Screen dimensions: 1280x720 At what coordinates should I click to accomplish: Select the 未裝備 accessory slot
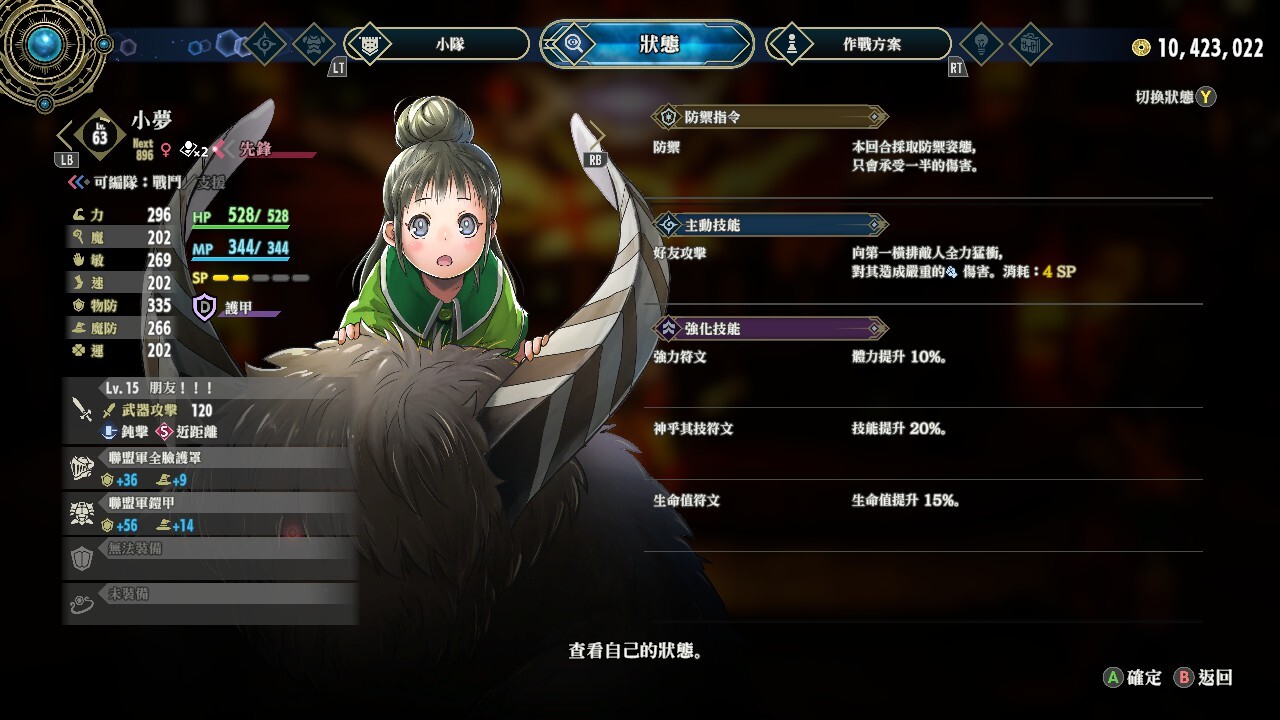tap(210, 603)
